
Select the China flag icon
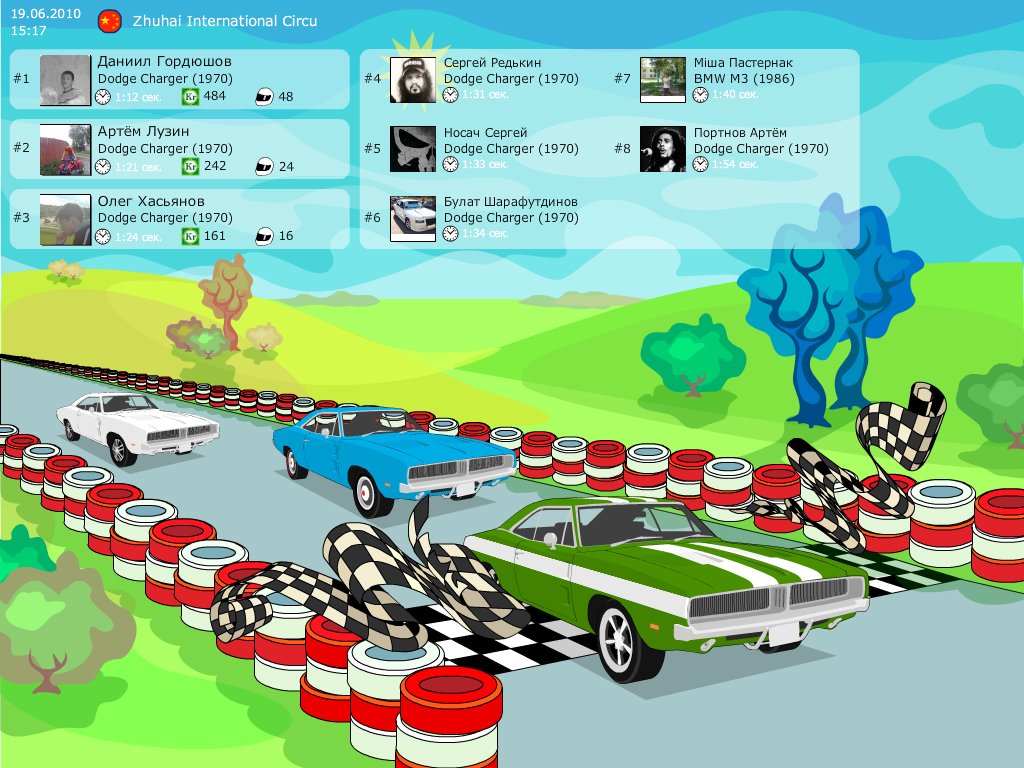pos(110,21)
